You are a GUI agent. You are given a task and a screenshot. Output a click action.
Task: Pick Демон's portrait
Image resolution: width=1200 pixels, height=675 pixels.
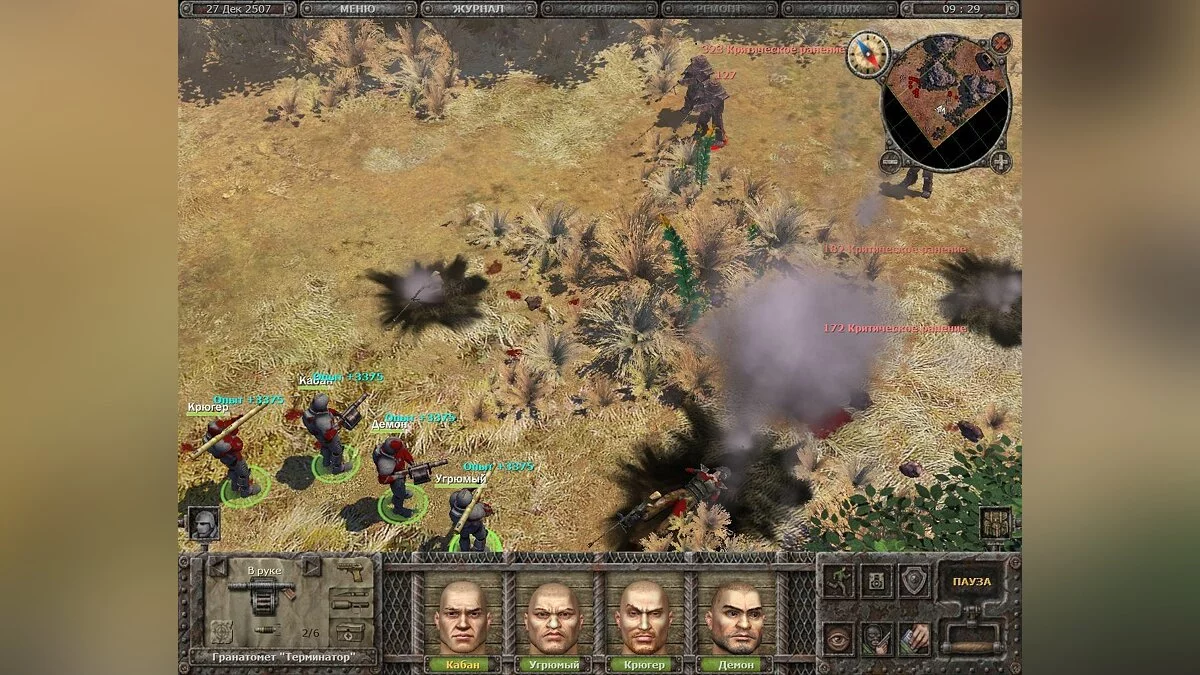click(x=735, y=618)
